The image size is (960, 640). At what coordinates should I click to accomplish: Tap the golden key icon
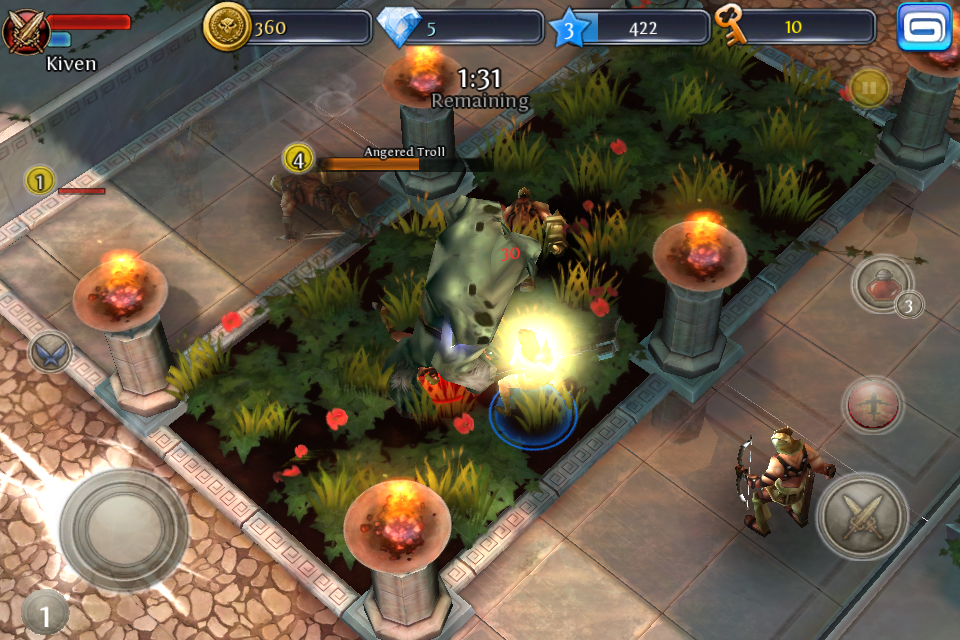coord(734,26)
